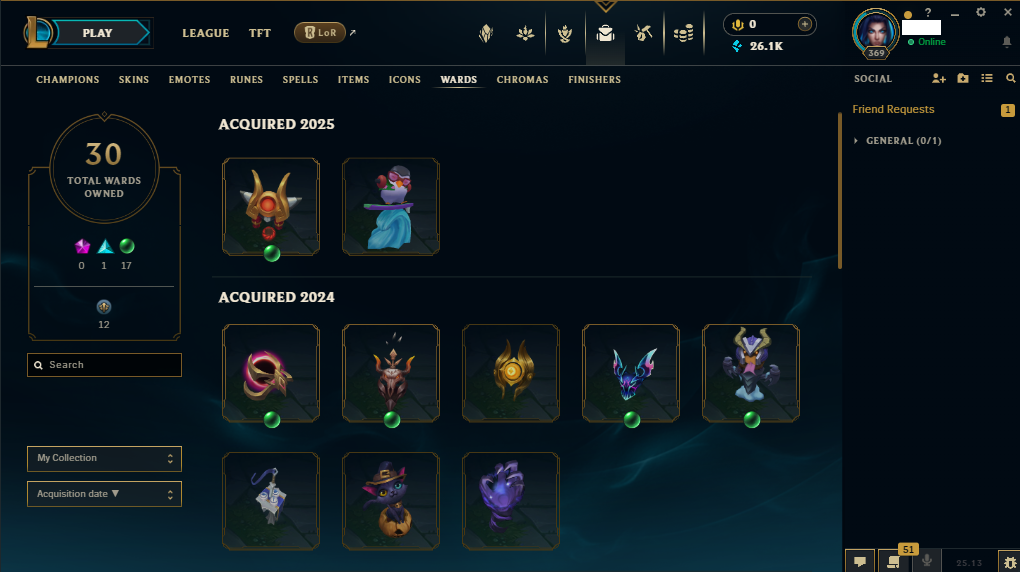This screenshot has width=1020, height=572.
Task: Add RP with the plus button
Action: coord(805,24)
